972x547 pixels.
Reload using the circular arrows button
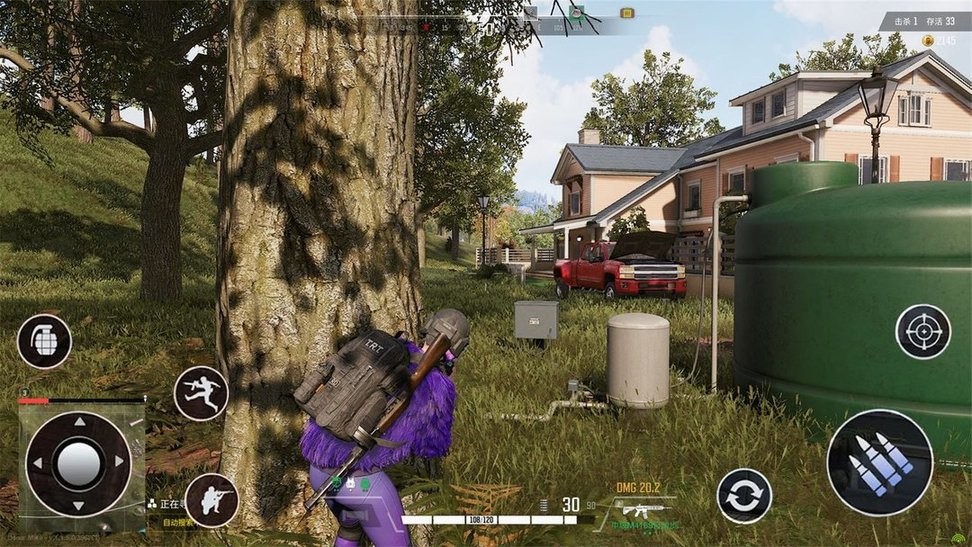coord(744,495)
